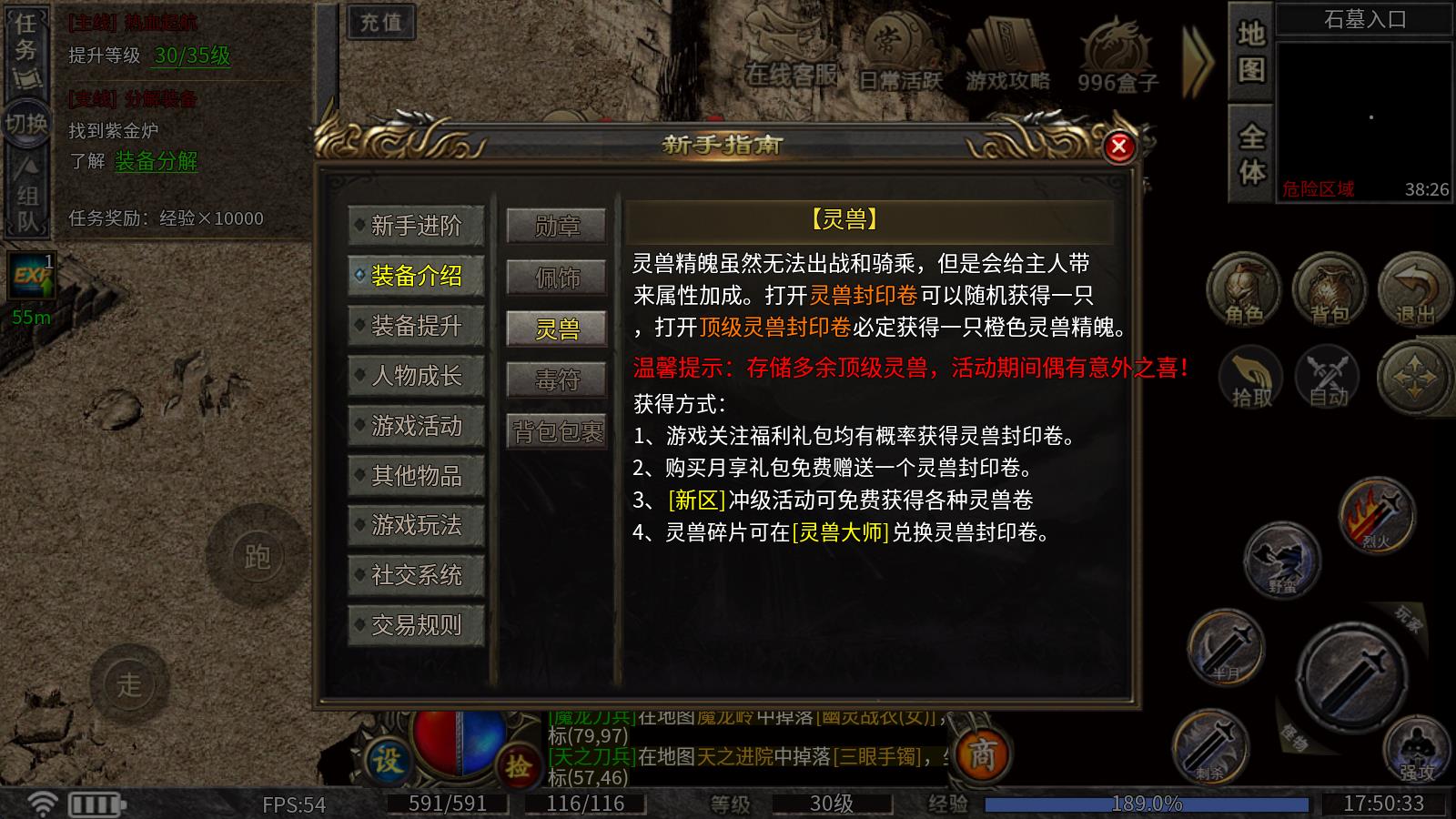Viewport: 1456px width, 819px height.
Task: Switch to the 装备提升 guide tab
Action: point(416,326)
